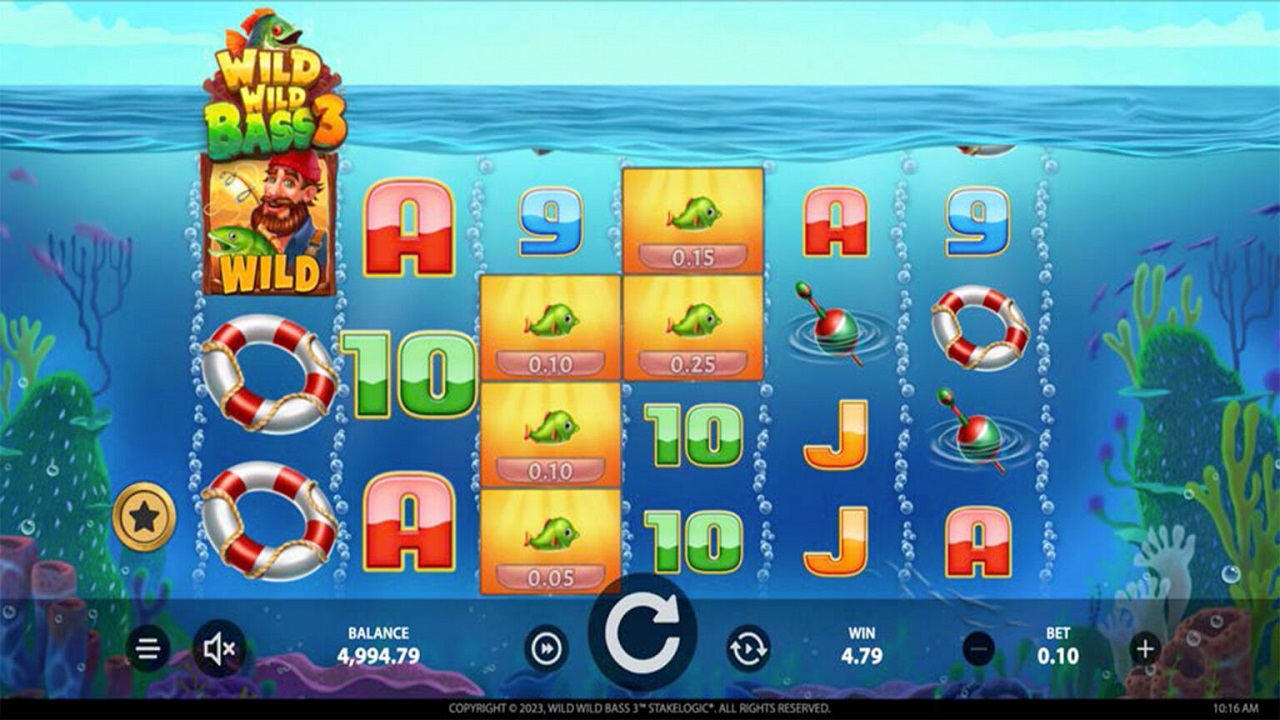1280x720 pixels.
Task: Decrease the bet with the minus button
Action: click(979, 649)
